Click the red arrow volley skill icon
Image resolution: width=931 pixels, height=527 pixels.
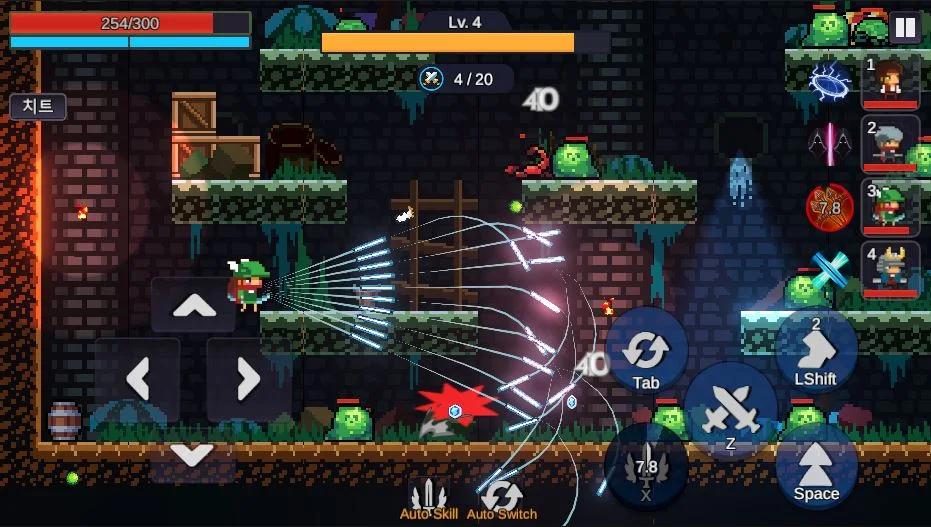pyautogui.click(x=829, y=208)
